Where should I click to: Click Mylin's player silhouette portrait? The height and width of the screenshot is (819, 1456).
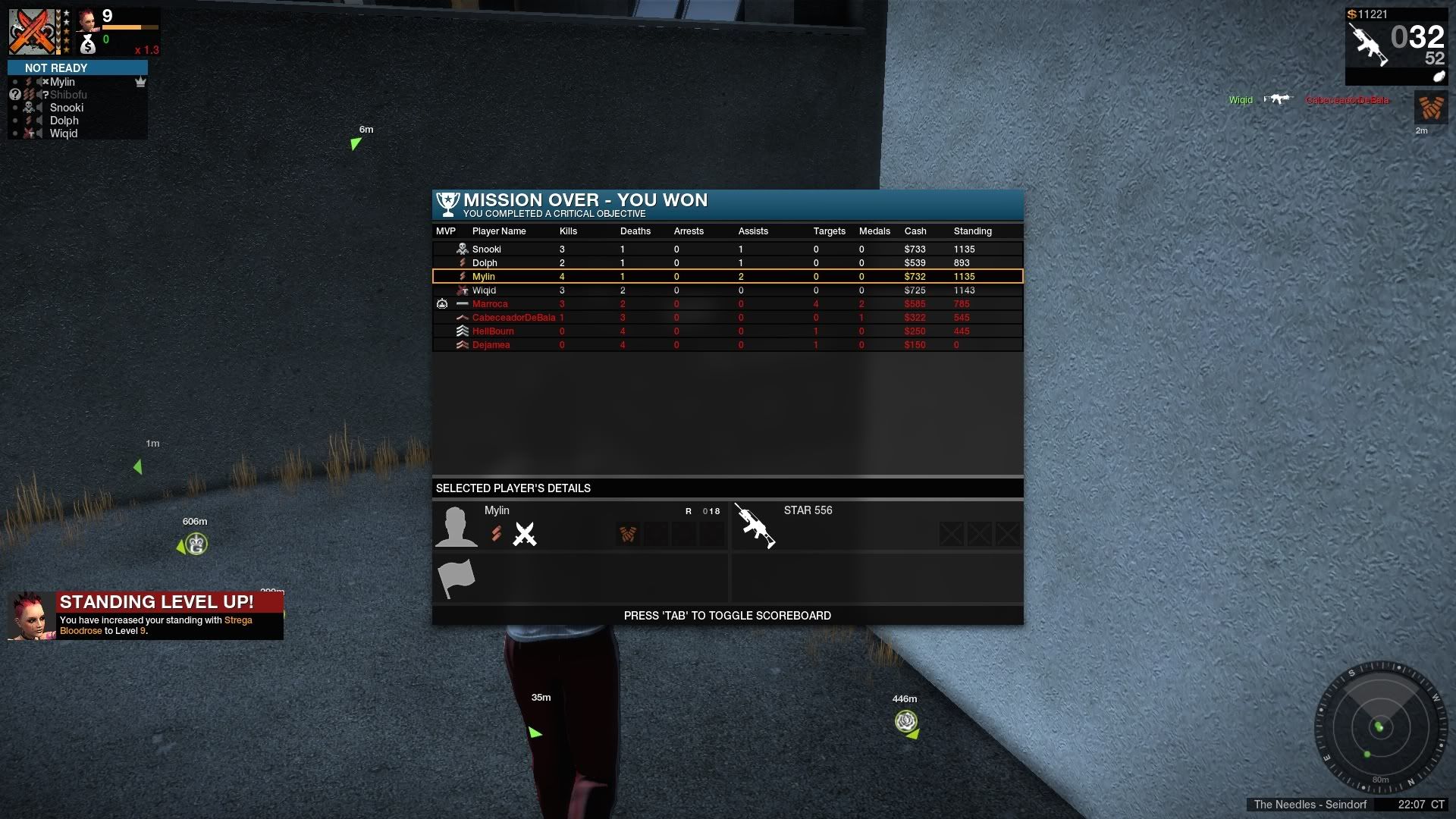tap(457, 526)
